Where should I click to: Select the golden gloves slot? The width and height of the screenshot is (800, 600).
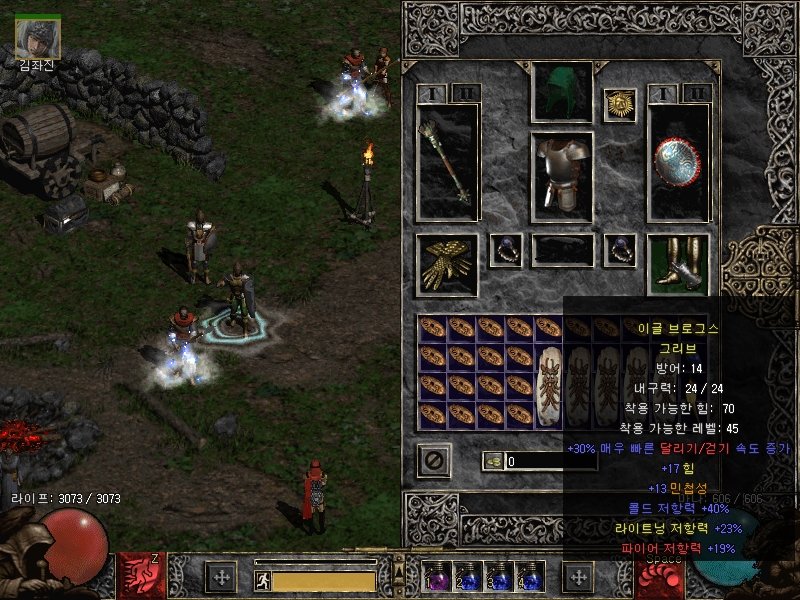coord(447,265)
